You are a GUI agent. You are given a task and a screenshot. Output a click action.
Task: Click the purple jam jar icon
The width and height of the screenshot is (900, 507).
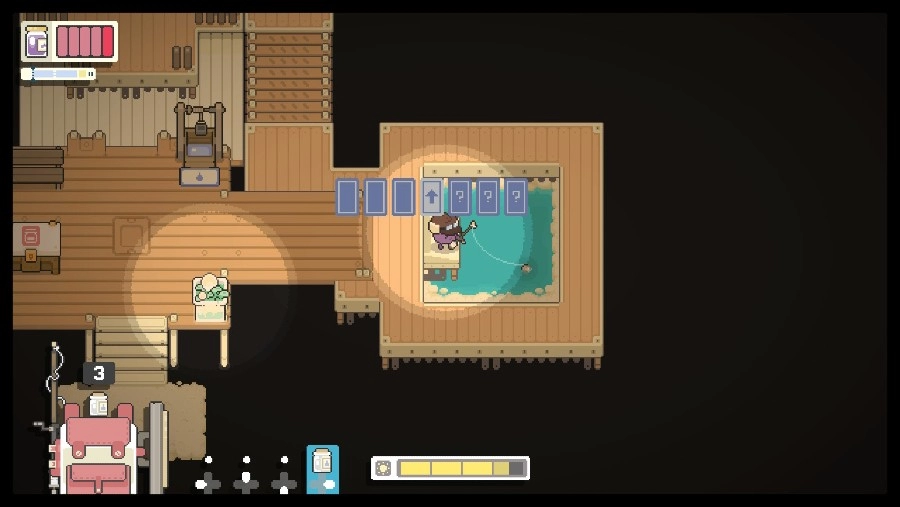click(x=37, y=42)
